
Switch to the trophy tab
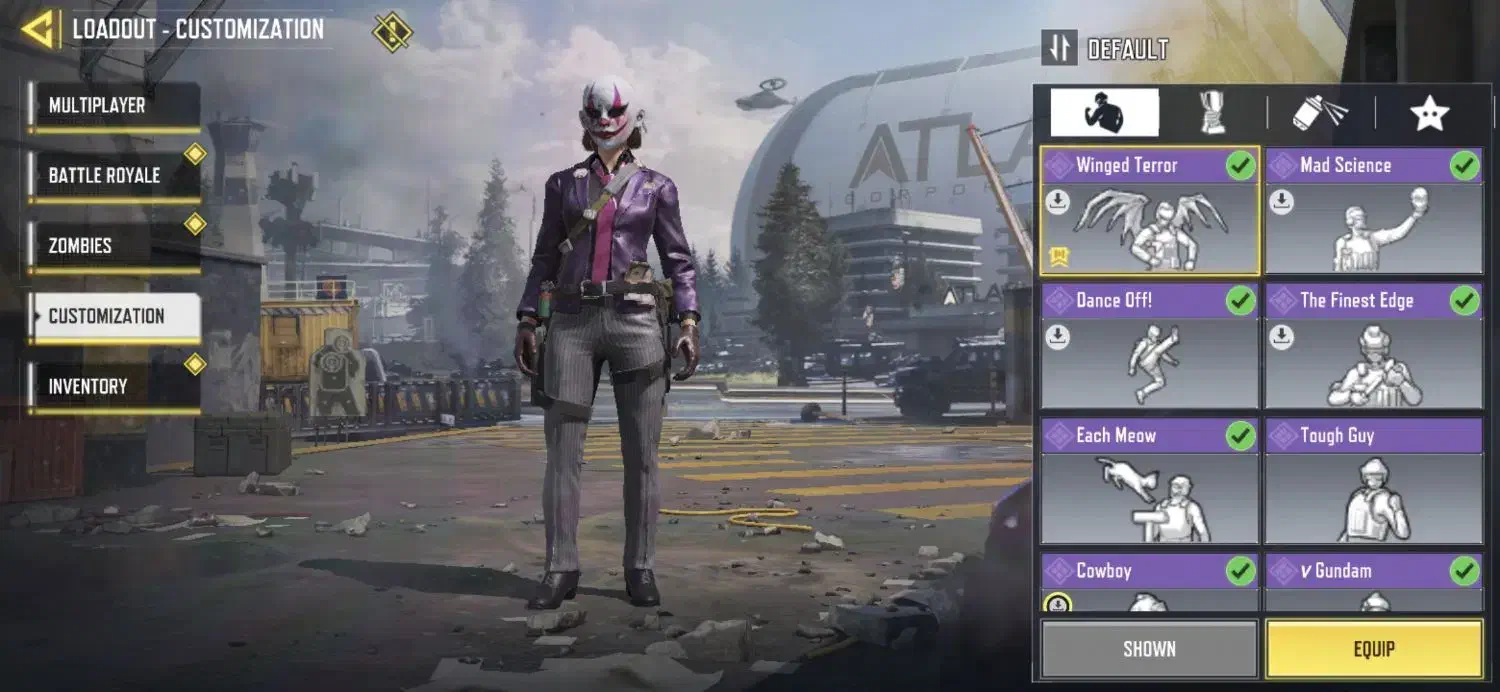click(x=1212, y=113)
